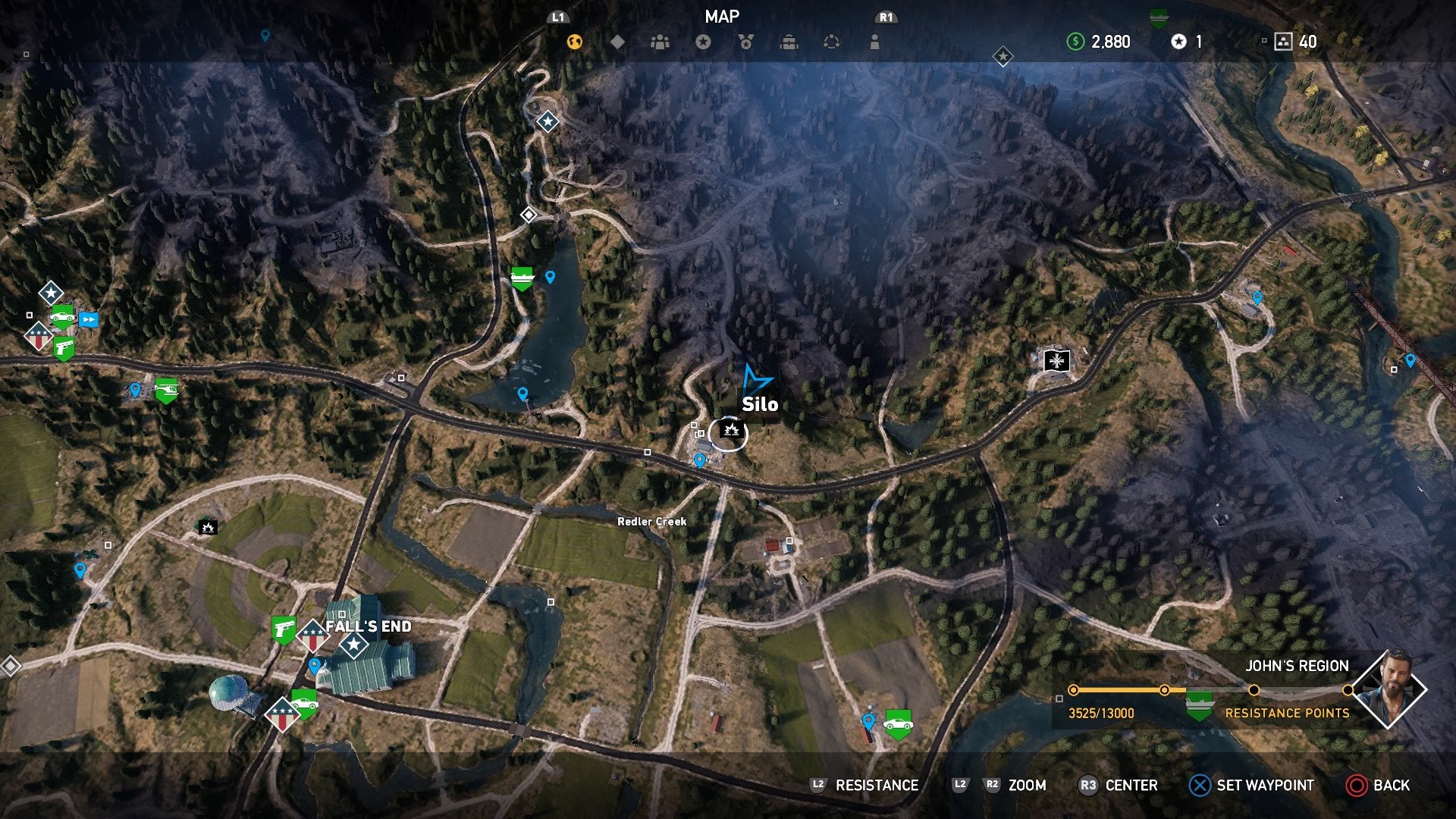Screen dimensions: 1456x819
Task: Click the helicopter pad icon near the highway
Action: (x=167, y=389)
